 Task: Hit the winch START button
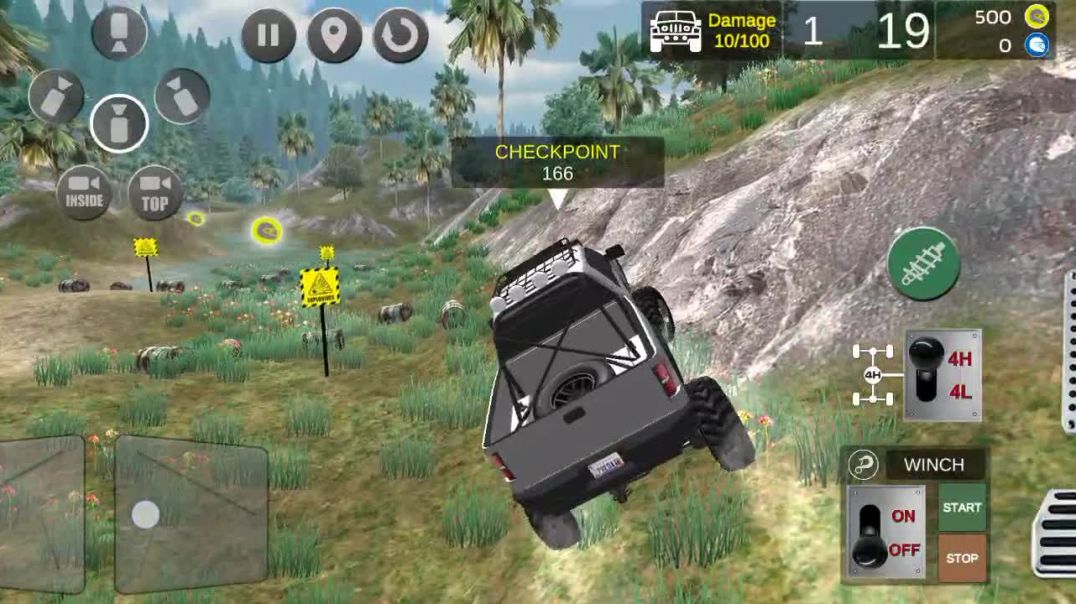961,507
